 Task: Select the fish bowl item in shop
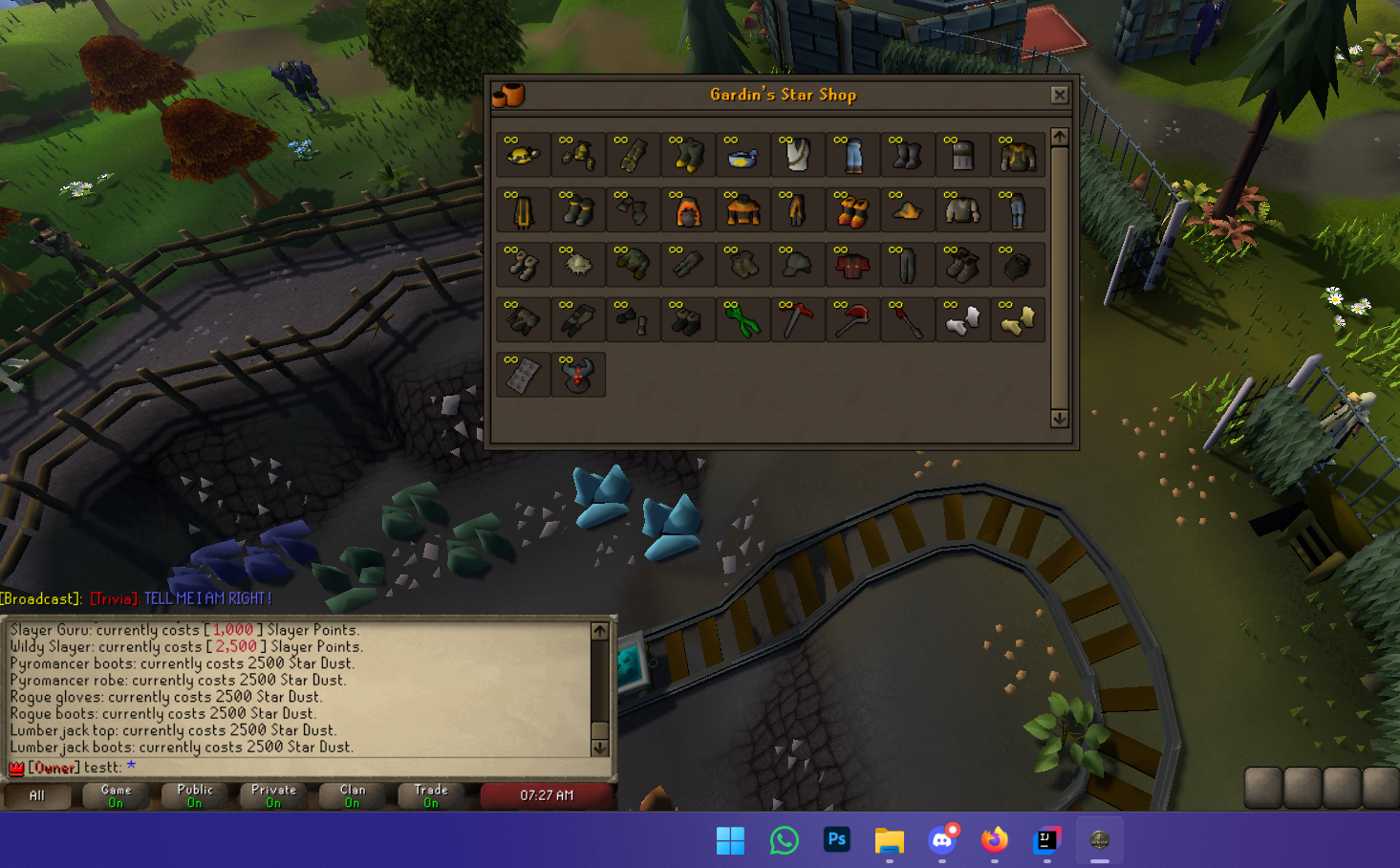pos(743,156)
